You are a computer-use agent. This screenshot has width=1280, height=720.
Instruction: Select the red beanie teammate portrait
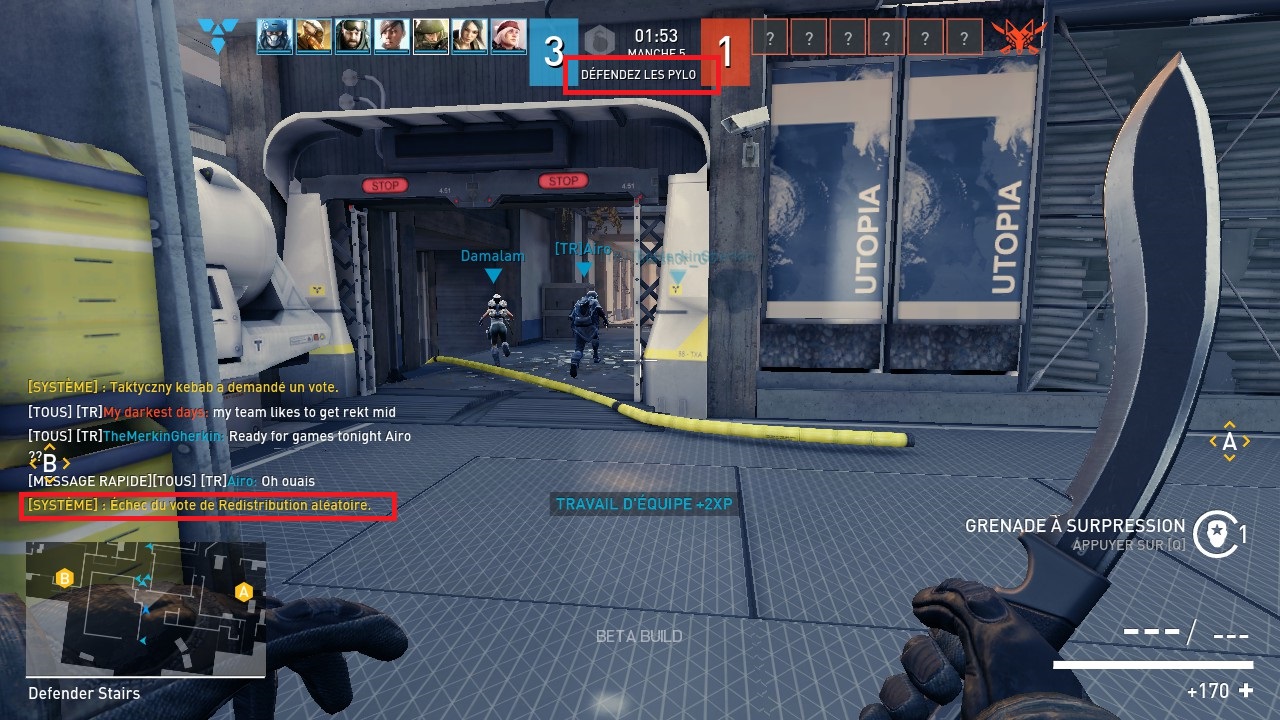tap(509, 37)
